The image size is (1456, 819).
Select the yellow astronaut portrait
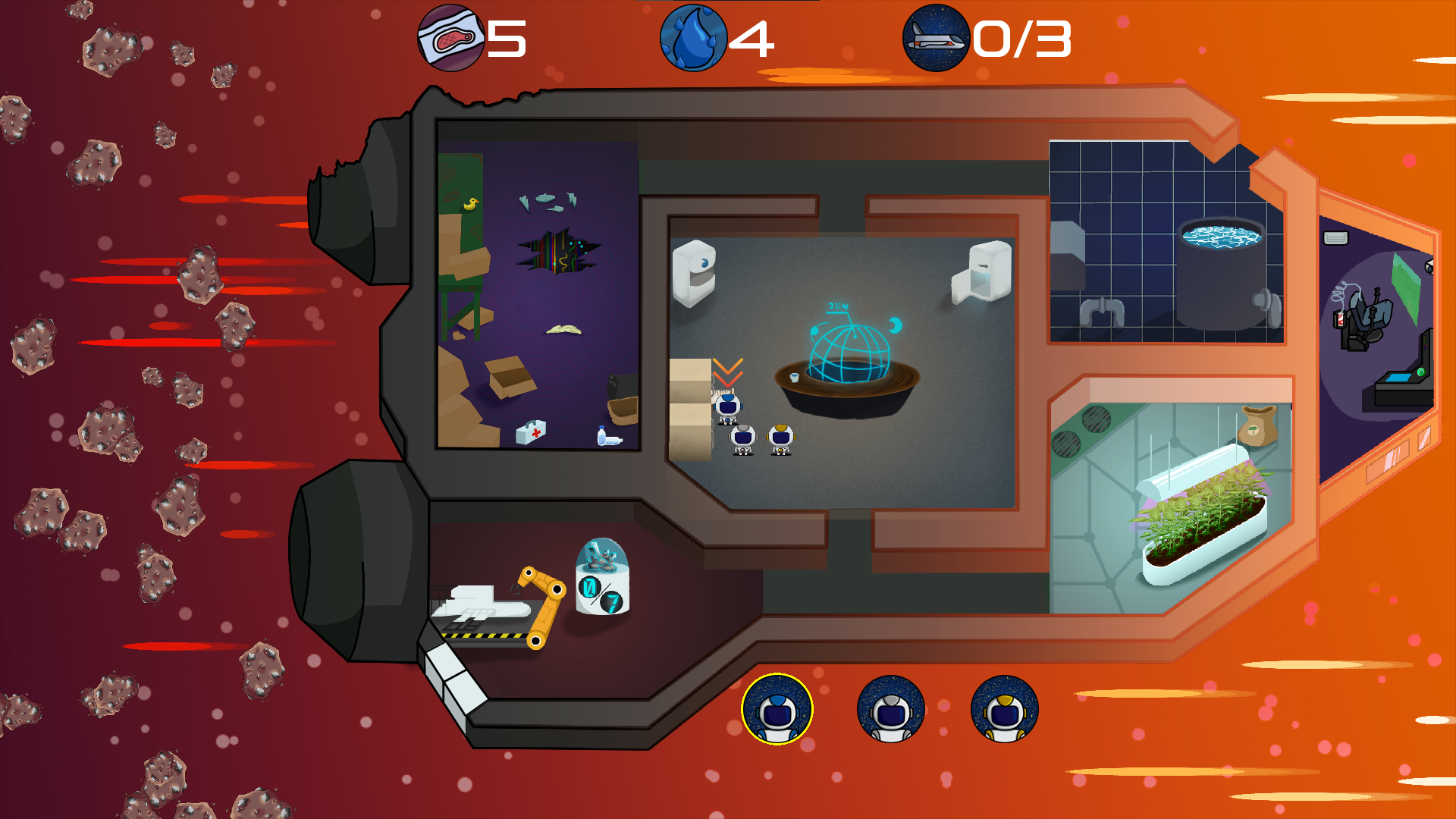pos(1004,710)
